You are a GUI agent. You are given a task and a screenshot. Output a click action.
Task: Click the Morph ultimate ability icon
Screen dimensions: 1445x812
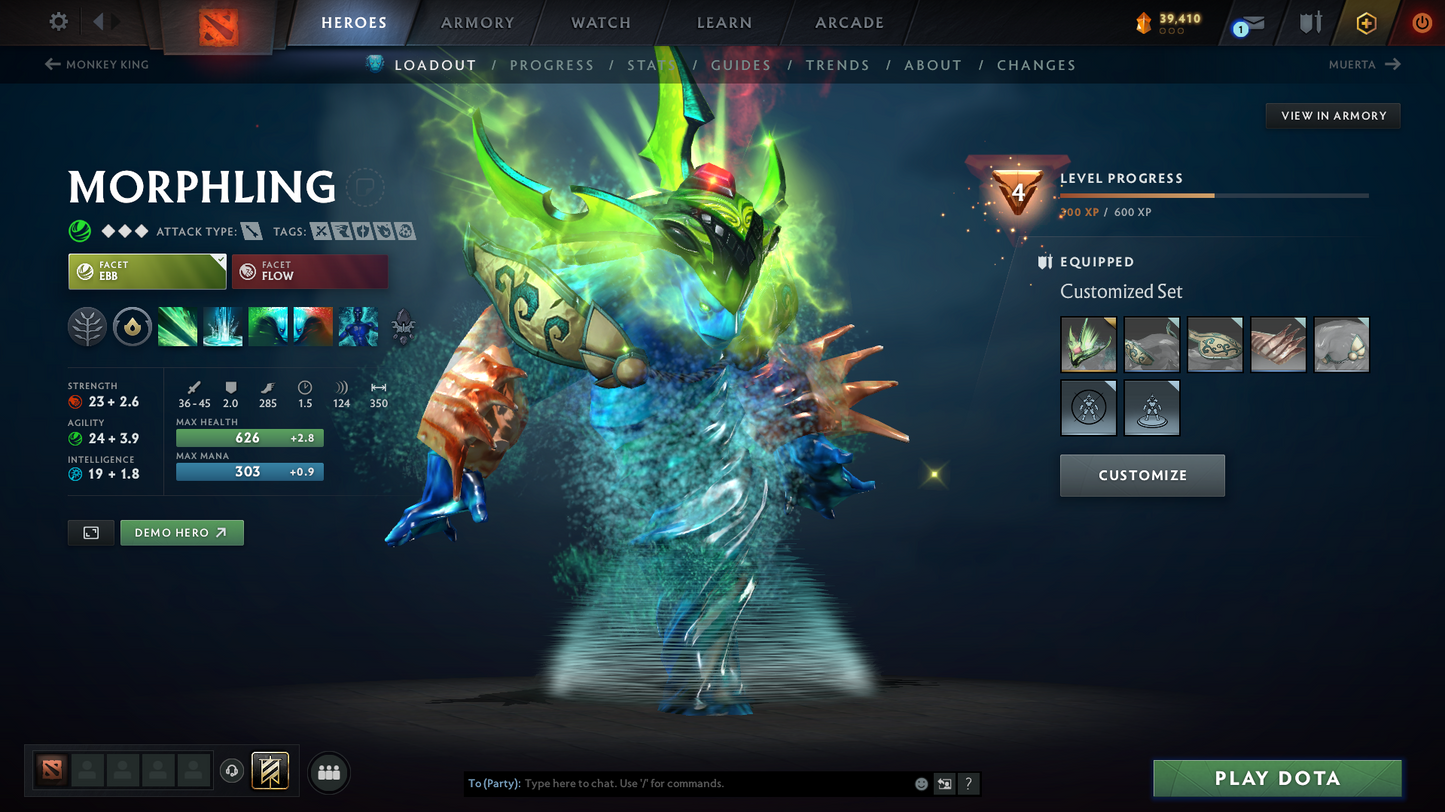click(357, 326)
